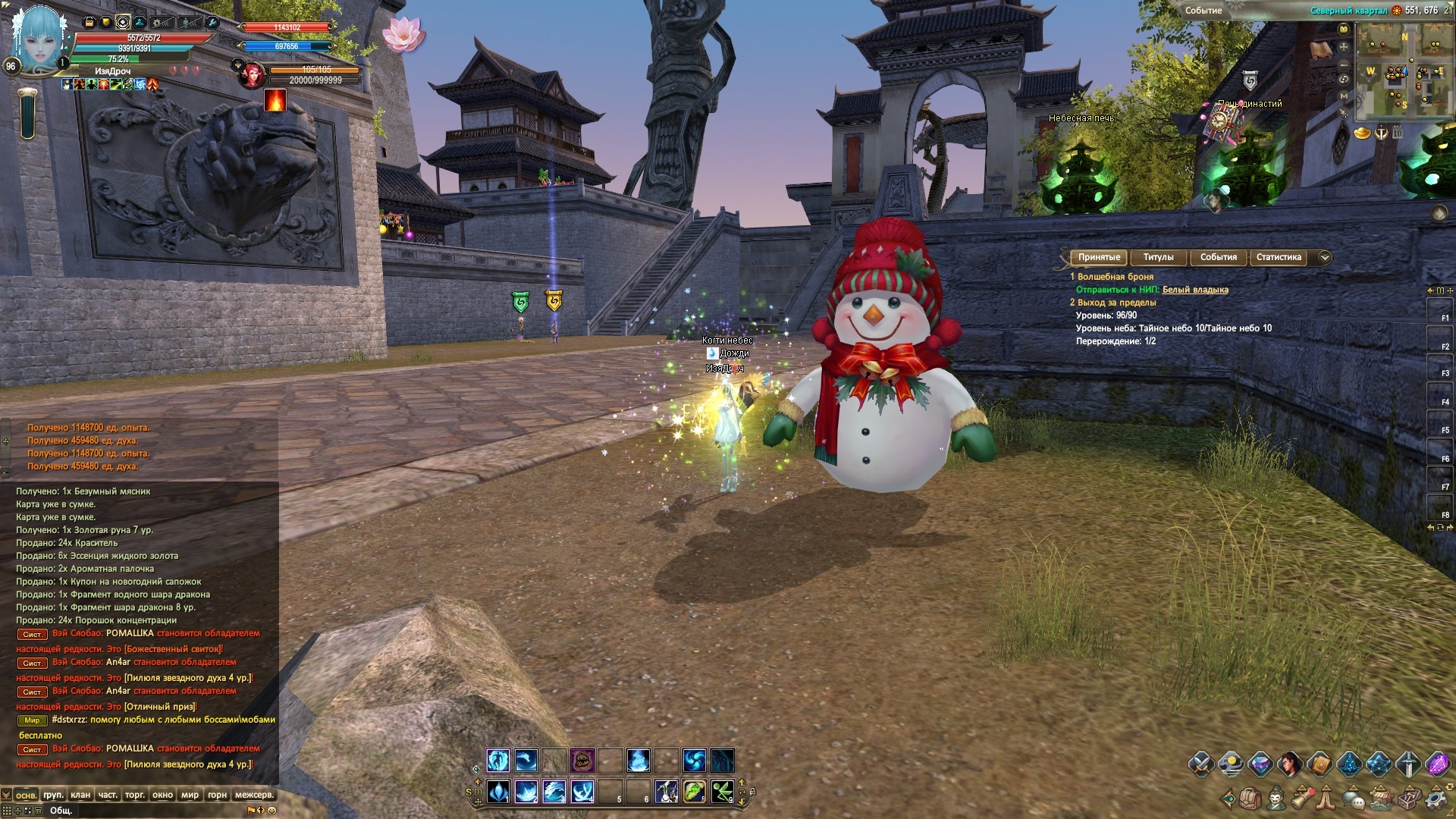This screenshot has height=819, width=1456.
Task: Click the Белый владыка NPC link
Action: (1195, 290)
